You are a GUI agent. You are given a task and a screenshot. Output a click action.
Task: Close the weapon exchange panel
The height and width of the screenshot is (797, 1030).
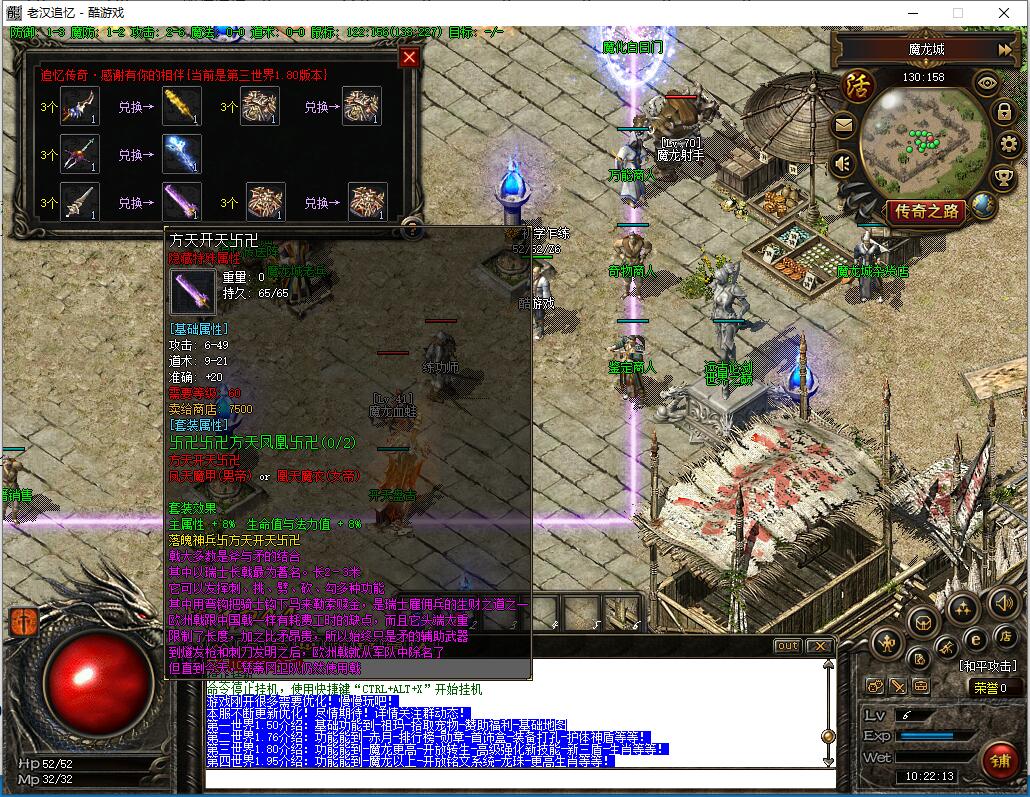pyautogui.click(x=409, y=57)
